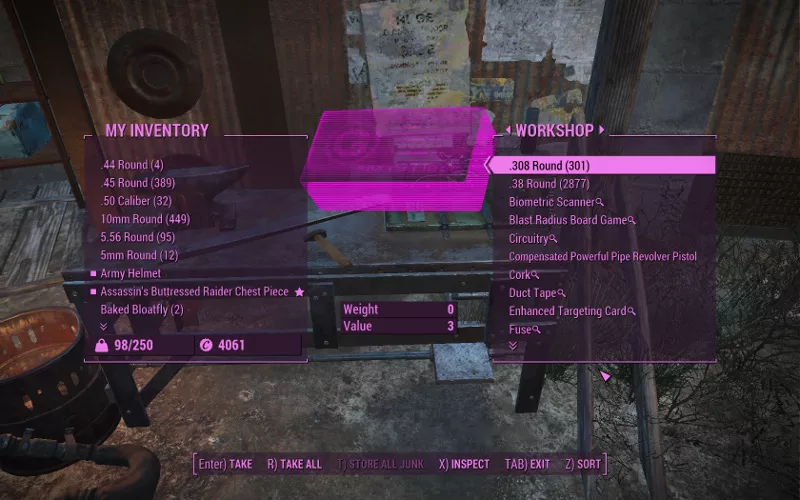Click the right arrow beside the WORKSHOP header
Screen dimensions: 800x500
click(603, 130)
